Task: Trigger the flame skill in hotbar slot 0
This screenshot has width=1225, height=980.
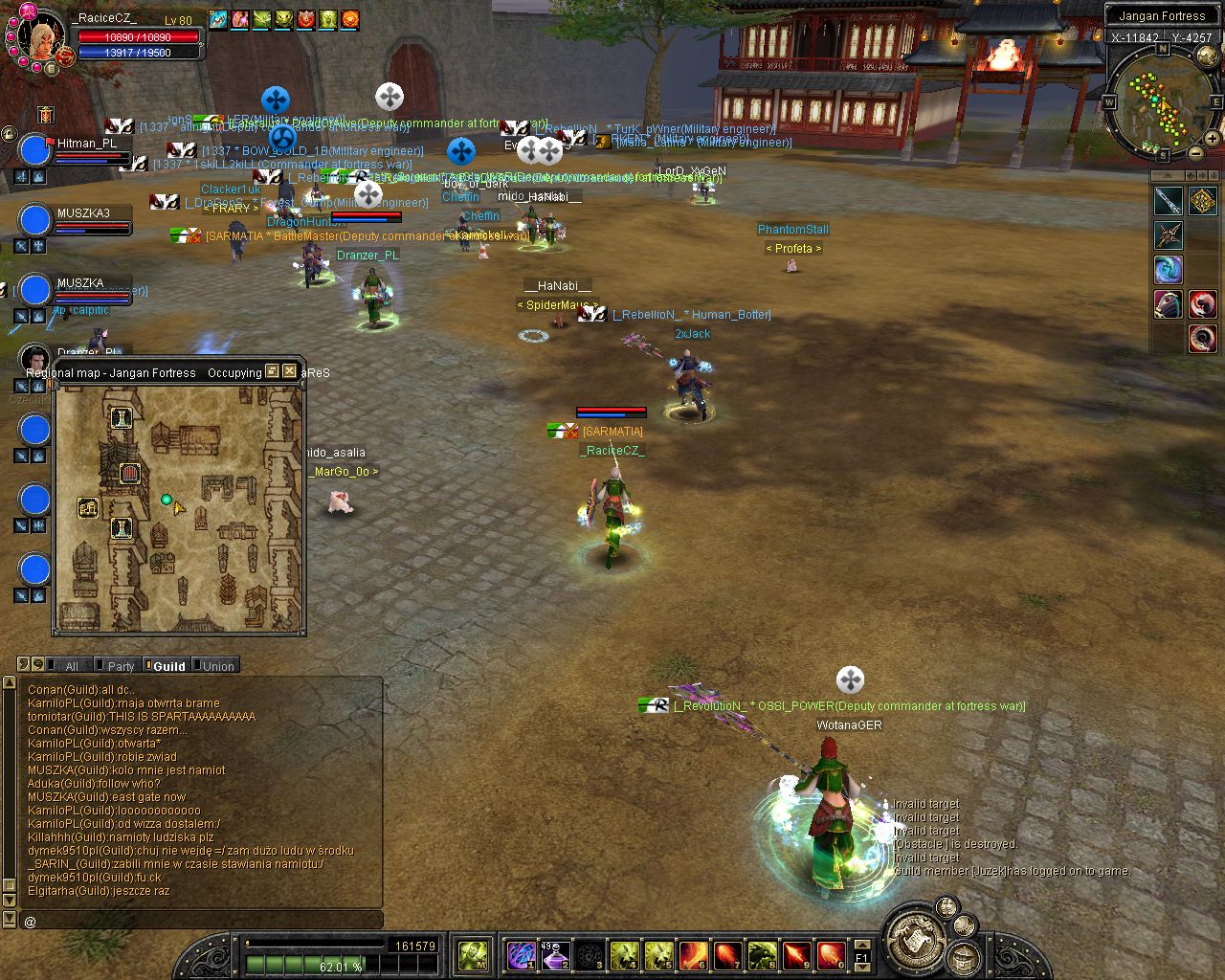Action: click(831, 954)
